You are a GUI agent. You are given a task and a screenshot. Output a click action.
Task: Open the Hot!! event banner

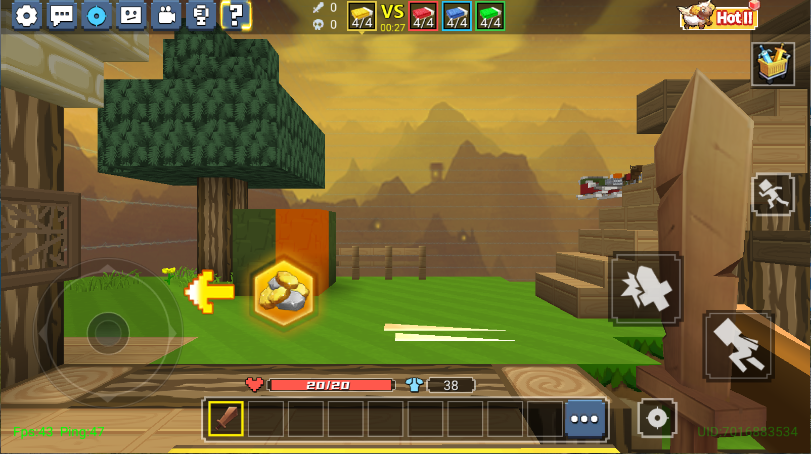(x=718, y=15)
